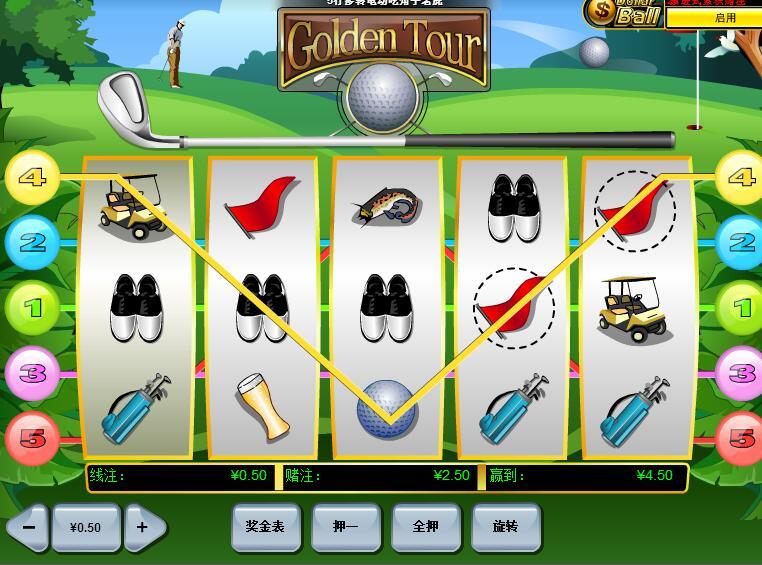Screen dimensions: 762x565
Task: Click the 押一 bet one button
Action: 346,526
